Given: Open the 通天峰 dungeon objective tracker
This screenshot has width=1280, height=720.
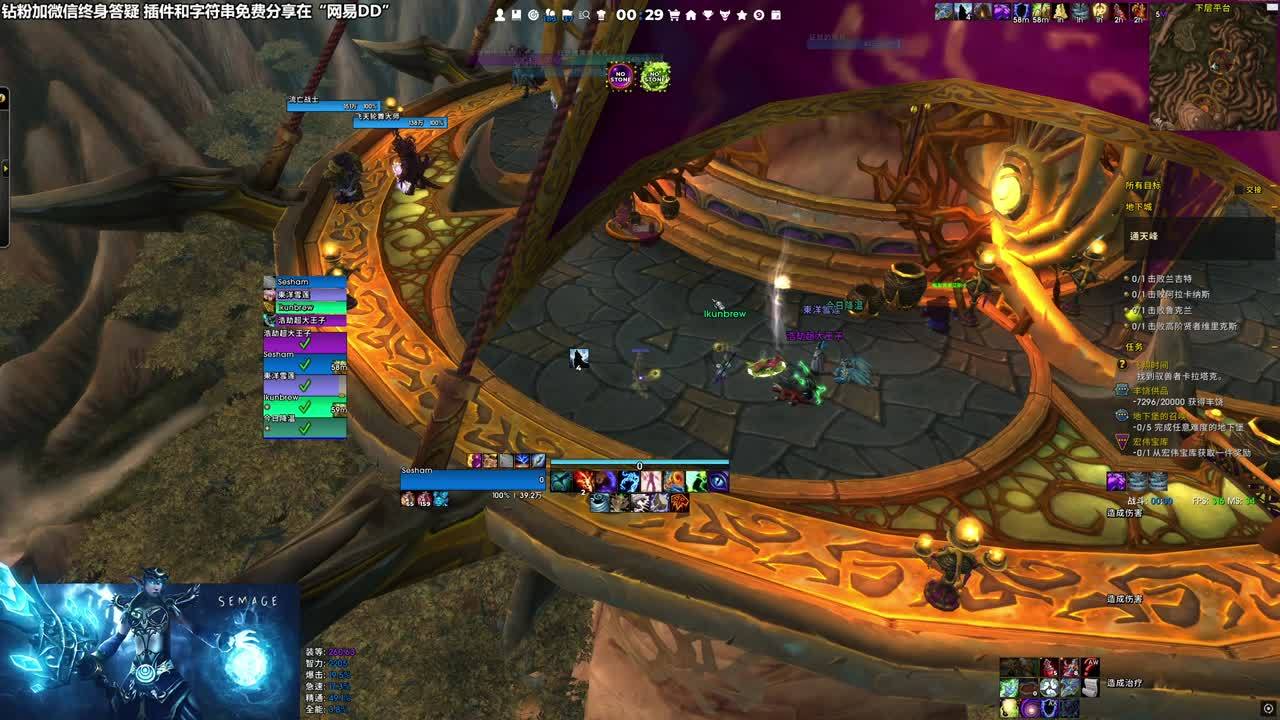Looking at the screenshot, I should pyautogui.click(x=1144, y=236).
